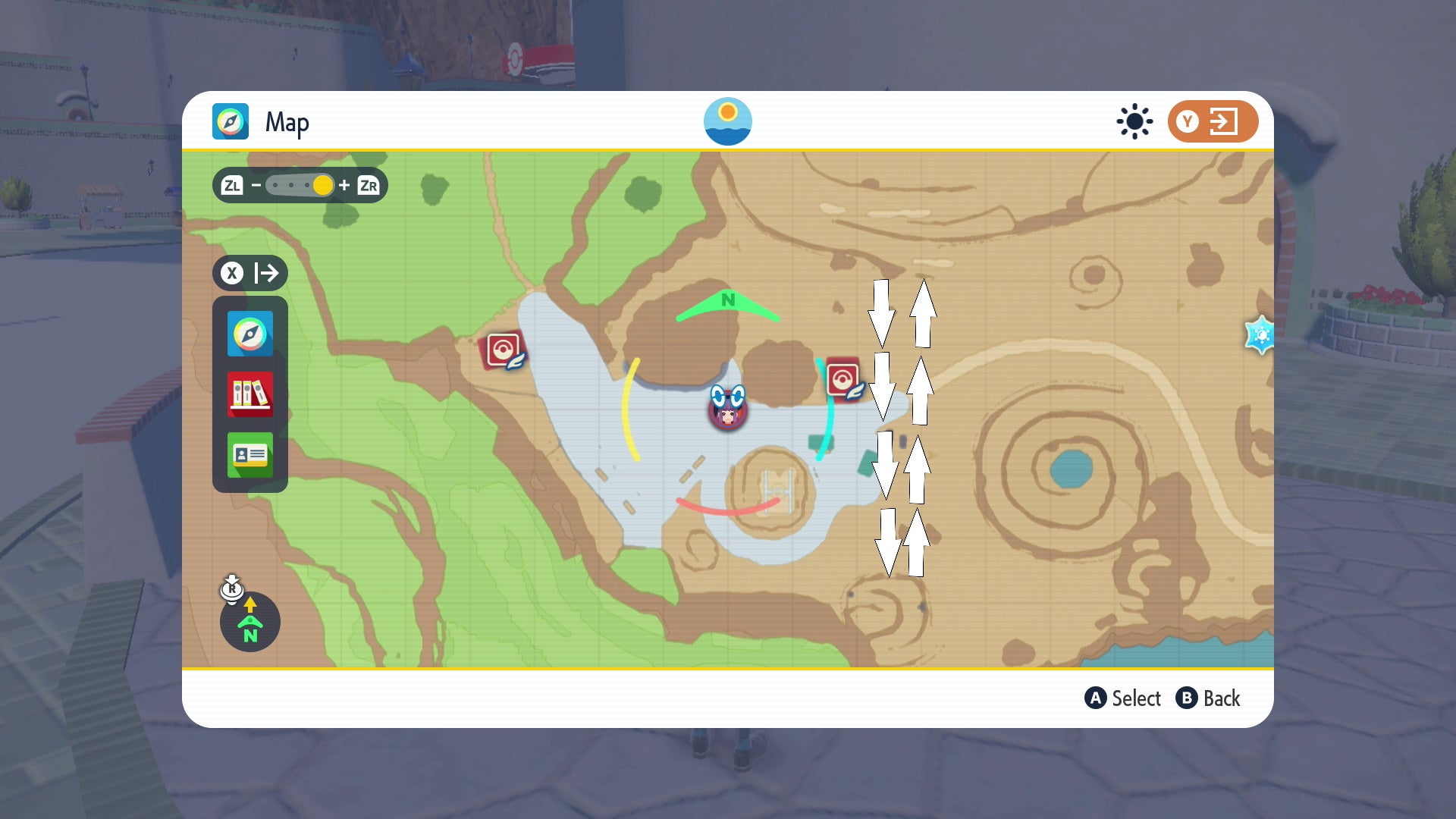Click the ZL zoom-out control
Screen dimensions: 1456x819
(231, 185)
